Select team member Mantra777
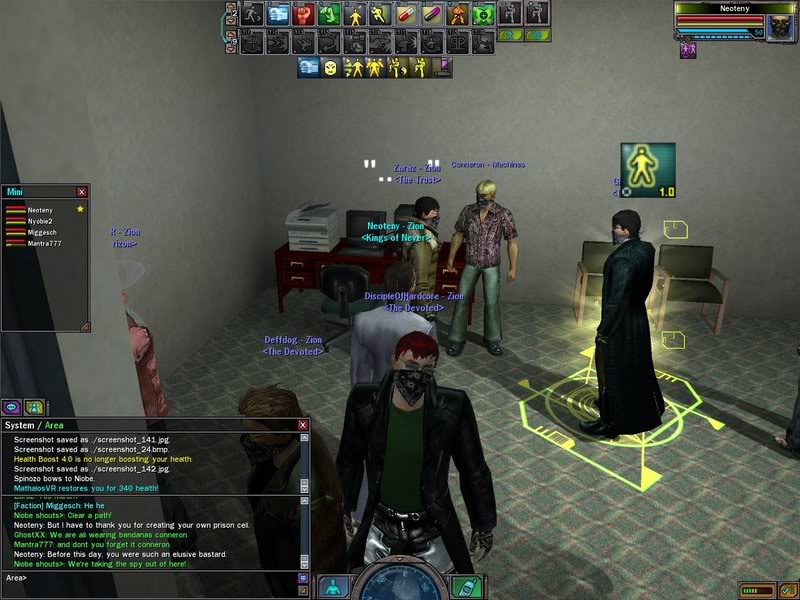Viewport: 800px width, 600px height. click(44, 243)
